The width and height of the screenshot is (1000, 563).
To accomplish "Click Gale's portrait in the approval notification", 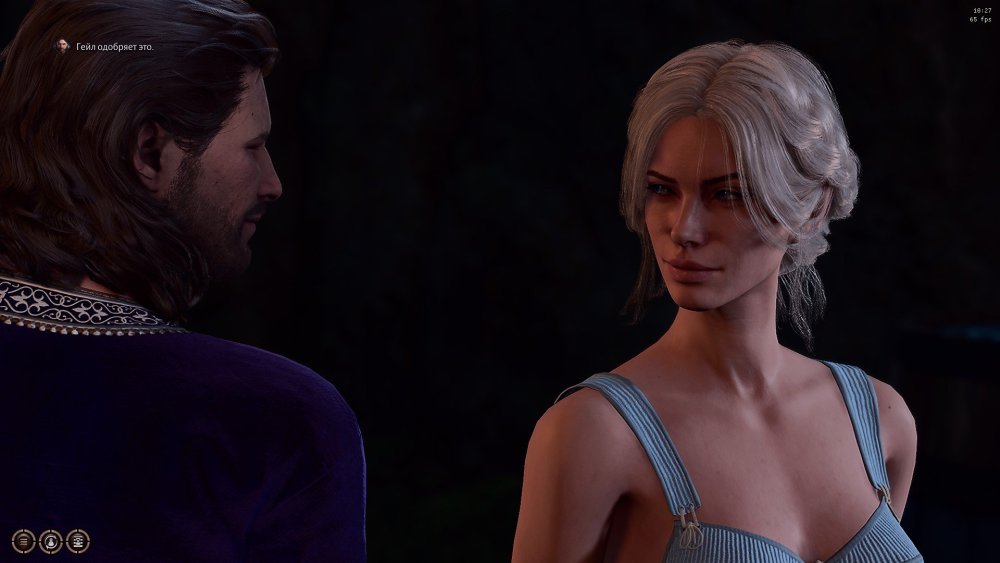I will [62, 46].
